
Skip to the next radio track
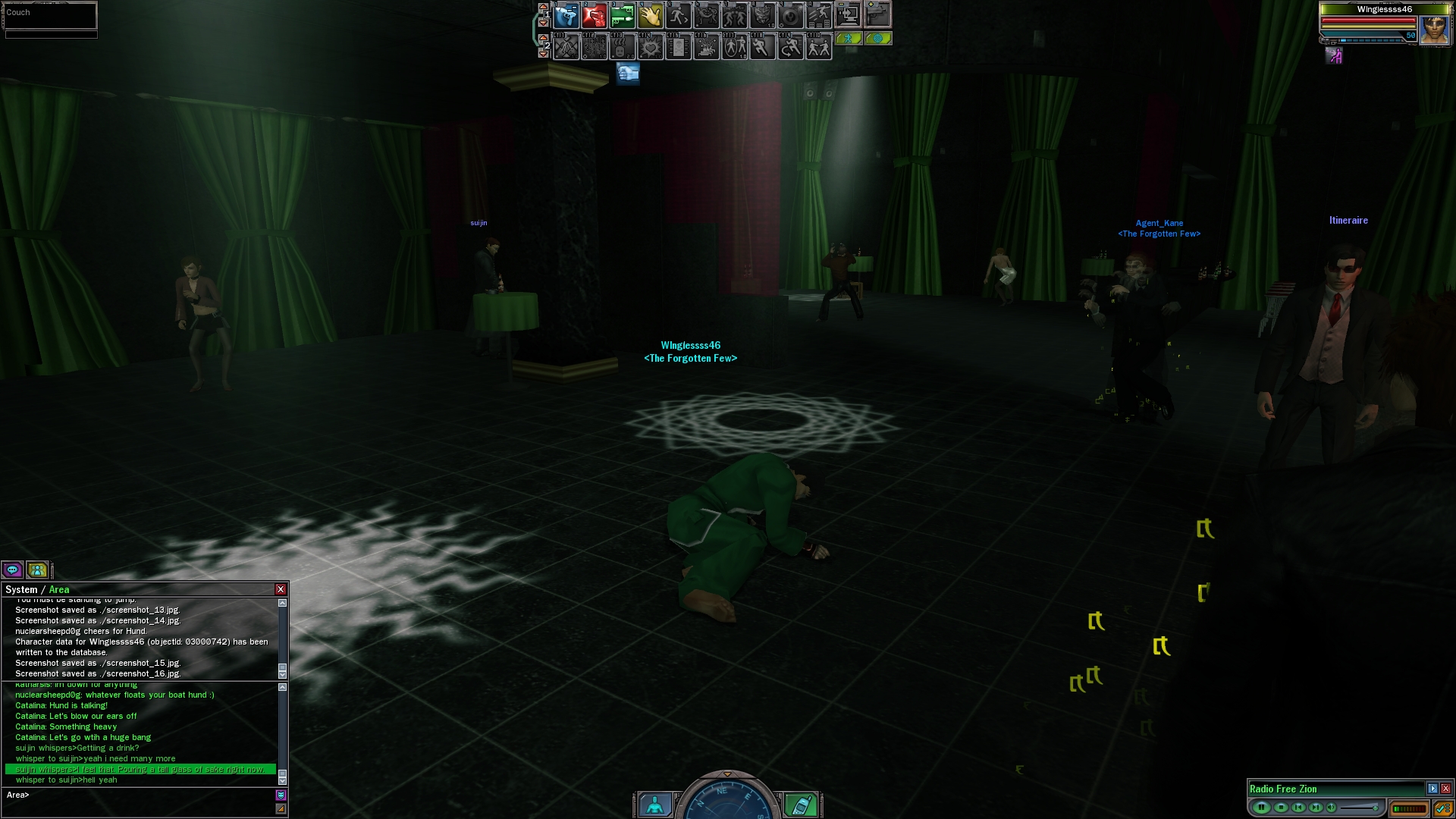click(x=1316, y=808)
